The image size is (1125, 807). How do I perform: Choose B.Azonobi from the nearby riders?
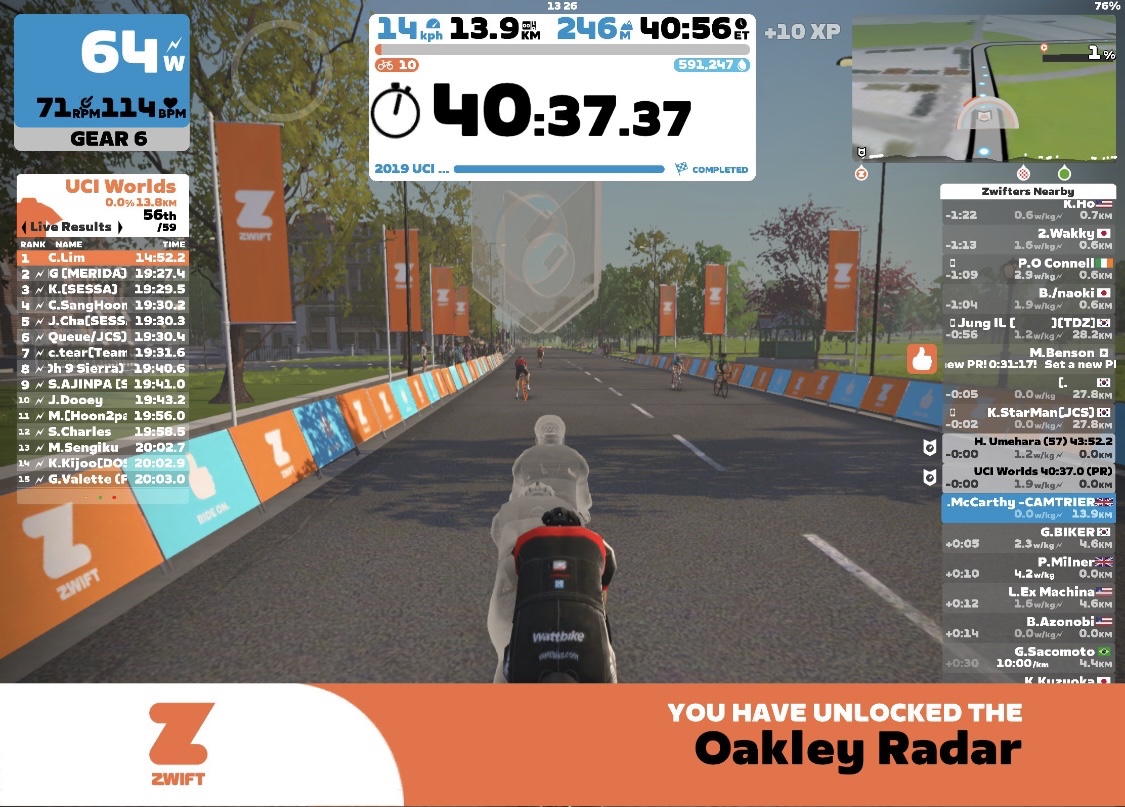pyautogui.click(x=1028, y=628)
